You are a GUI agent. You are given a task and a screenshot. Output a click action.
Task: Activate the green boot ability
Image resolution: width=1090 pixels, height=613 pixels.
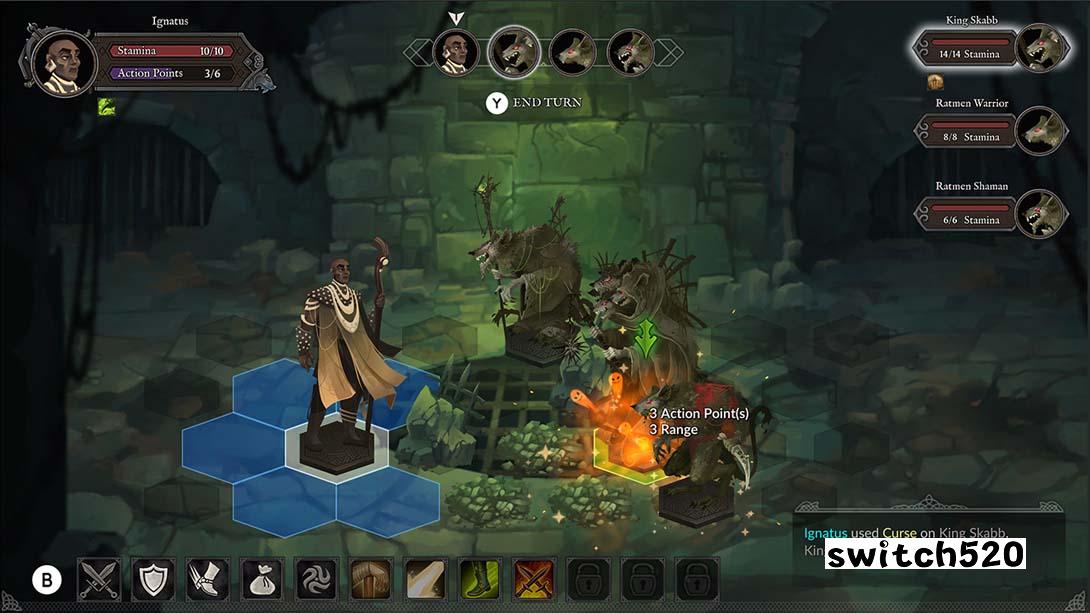tap(479, 579)
